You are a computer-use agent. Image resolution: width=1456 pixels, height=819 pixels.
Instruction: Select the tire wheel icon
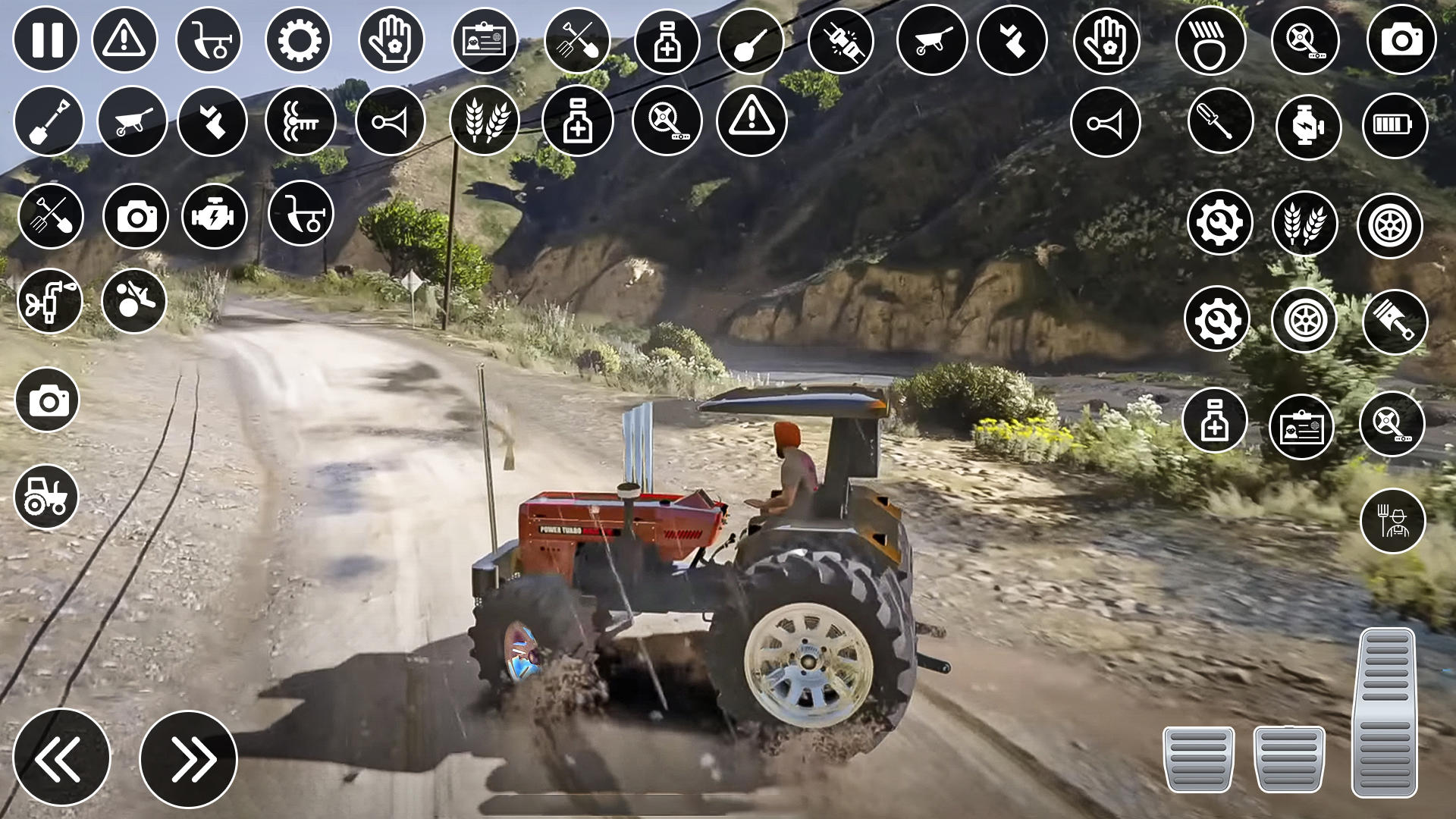(1394, 224)
